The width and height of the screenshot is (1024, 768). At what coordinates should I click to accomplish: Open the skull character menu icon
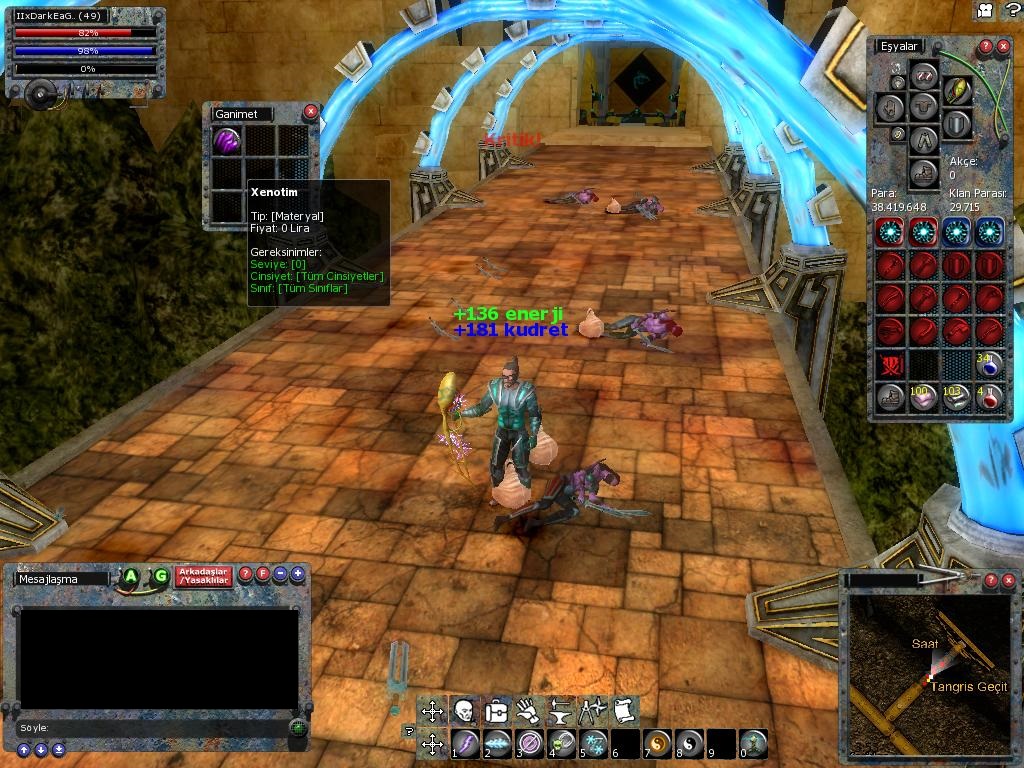pos(463,711)
